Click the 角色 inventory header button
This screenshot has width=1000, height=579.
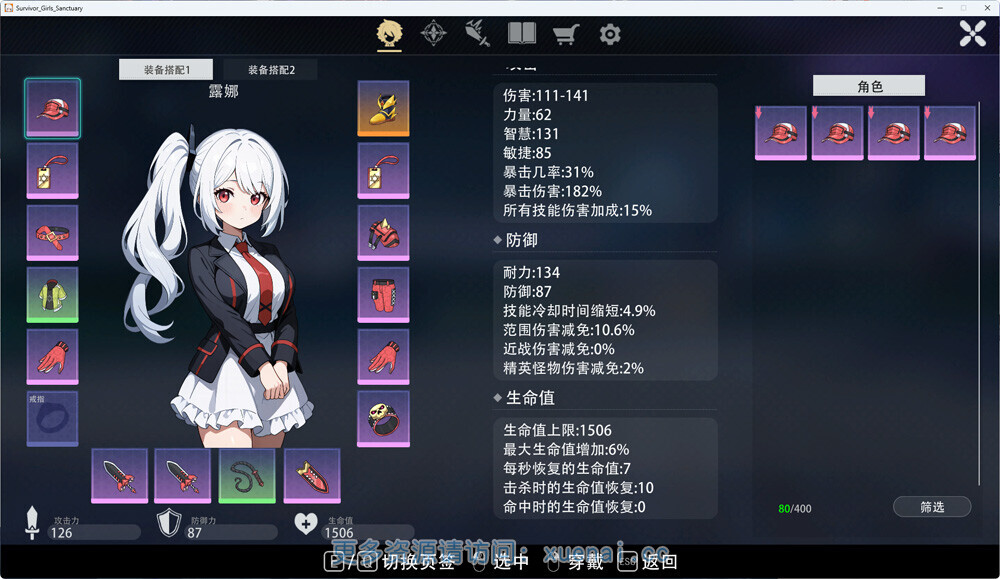pos(869,87)
